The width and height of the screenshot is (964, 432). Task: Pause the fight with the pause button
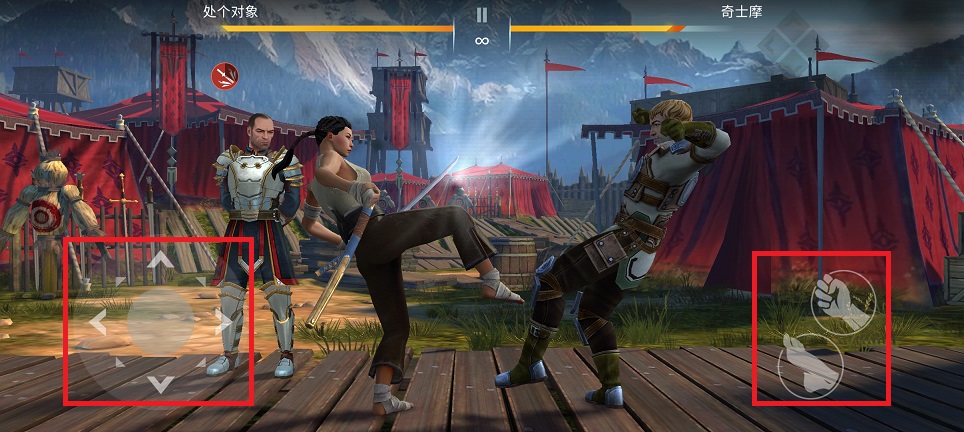pyautogui.click(x=482, y=15)
